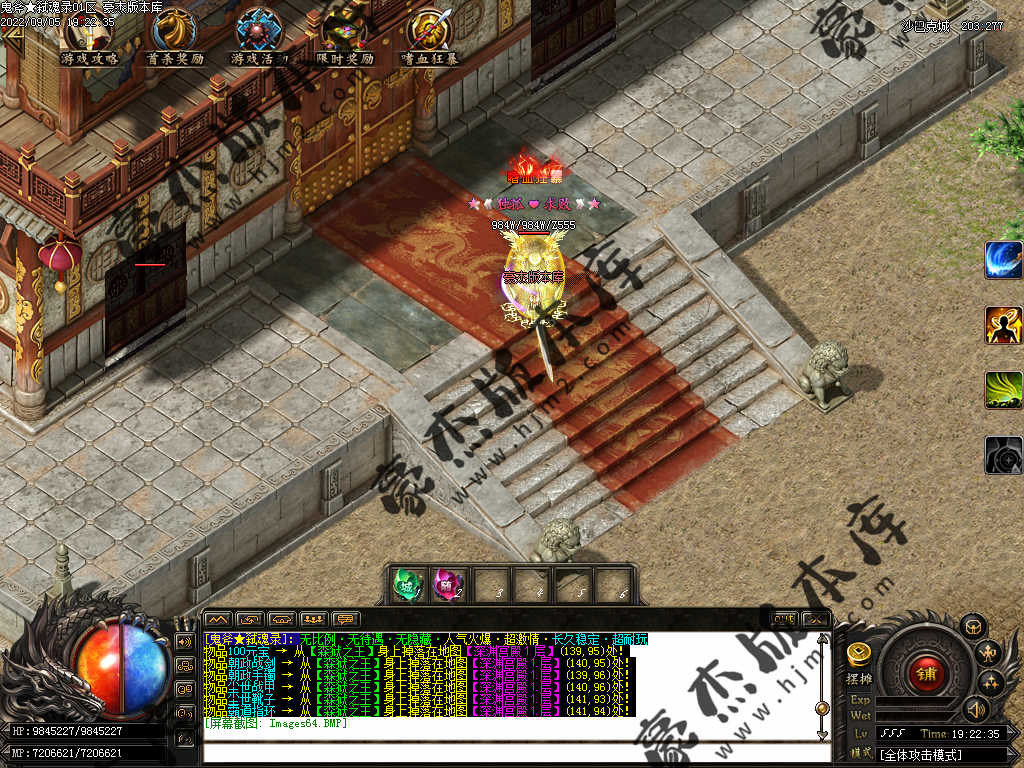This screenshot has width=1024, height=768.
Task: Open the character warrior icon
Action: coord(987,653)
